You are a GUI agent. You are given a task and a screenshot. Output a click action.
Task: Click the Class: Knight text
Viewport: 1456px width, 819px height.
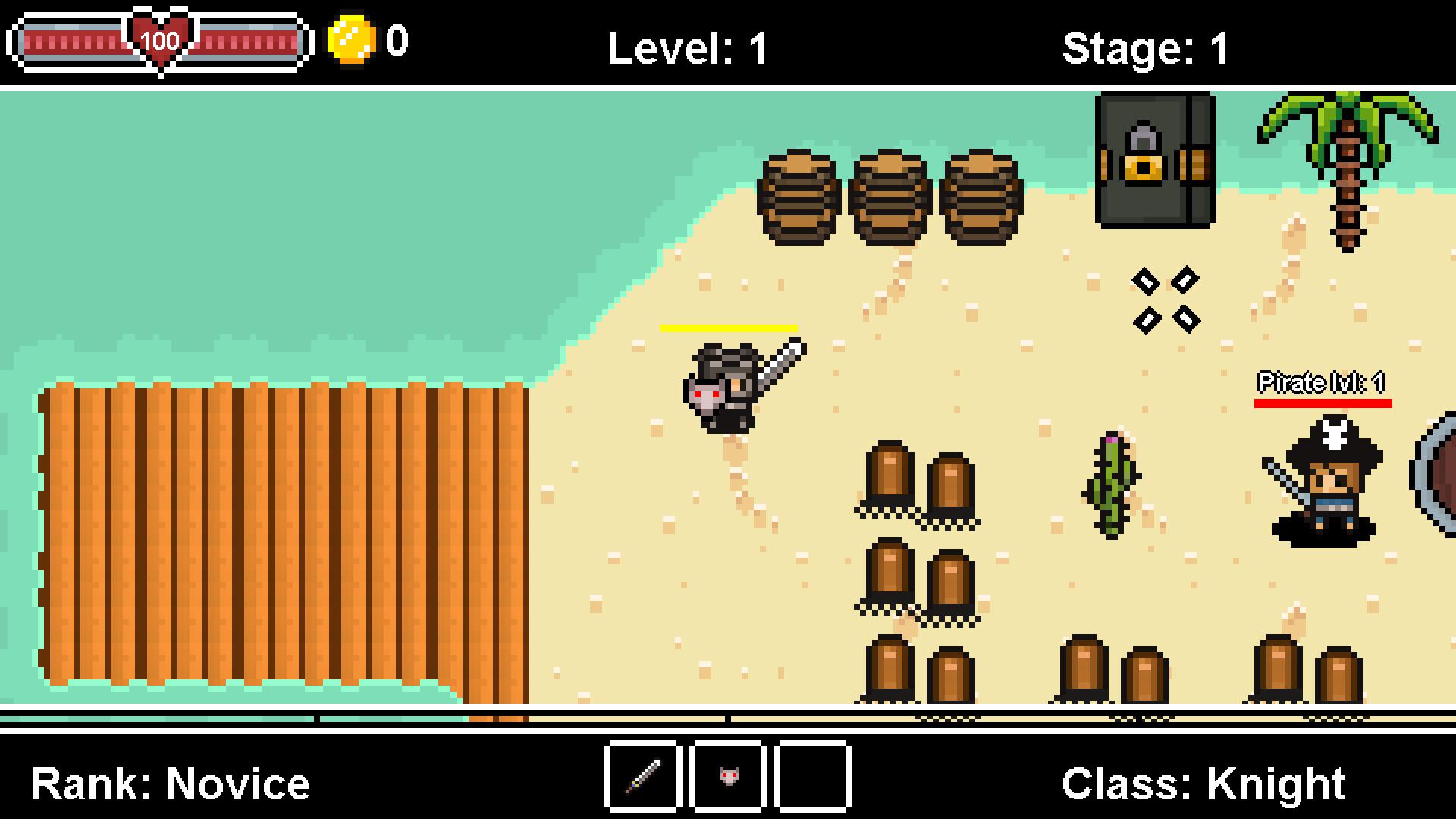point(1206,781)
